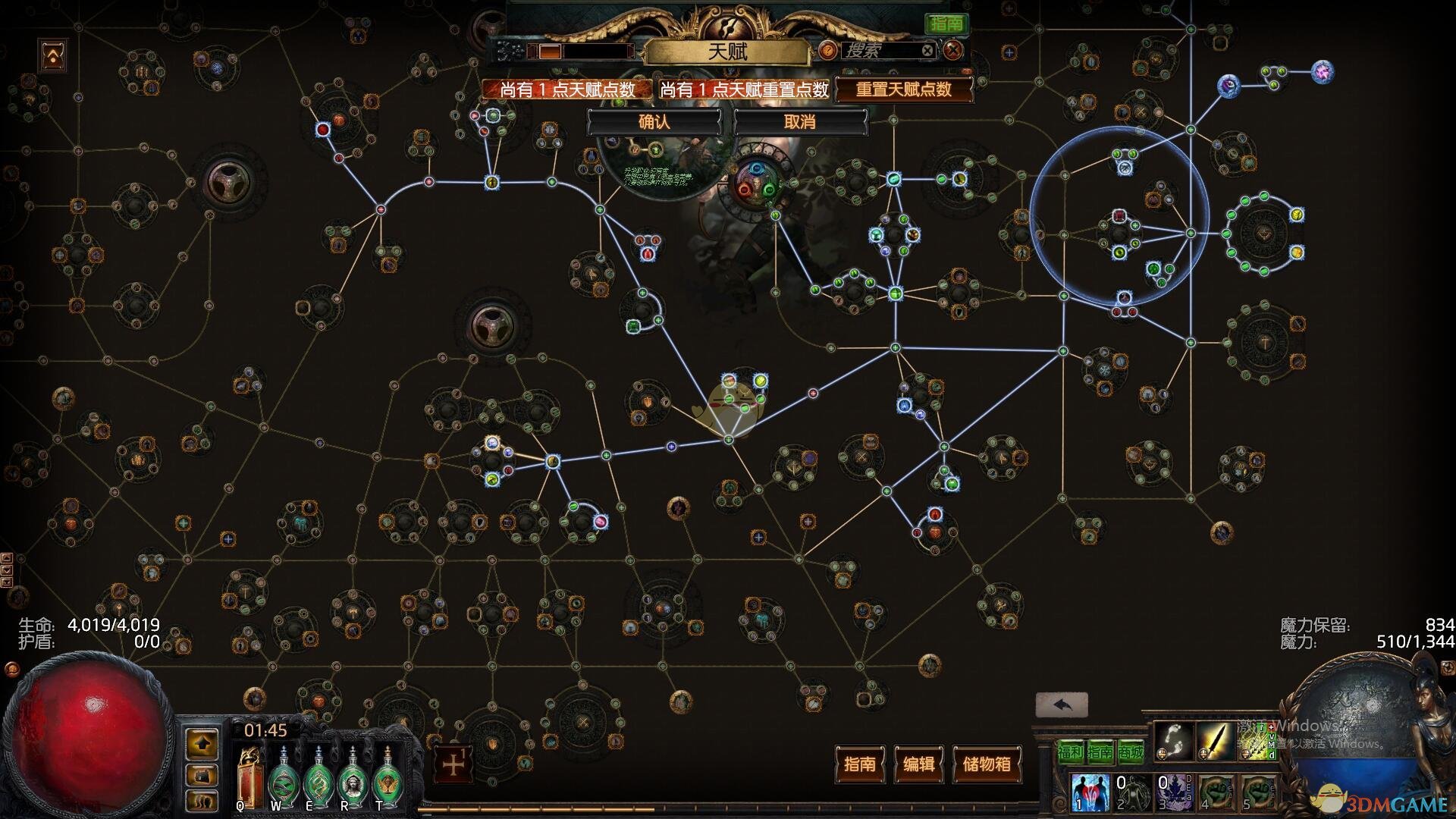Viewport: 1456px width, 819px height.
Task: Open the orange question mark help
Action: [x=828, y=51]
